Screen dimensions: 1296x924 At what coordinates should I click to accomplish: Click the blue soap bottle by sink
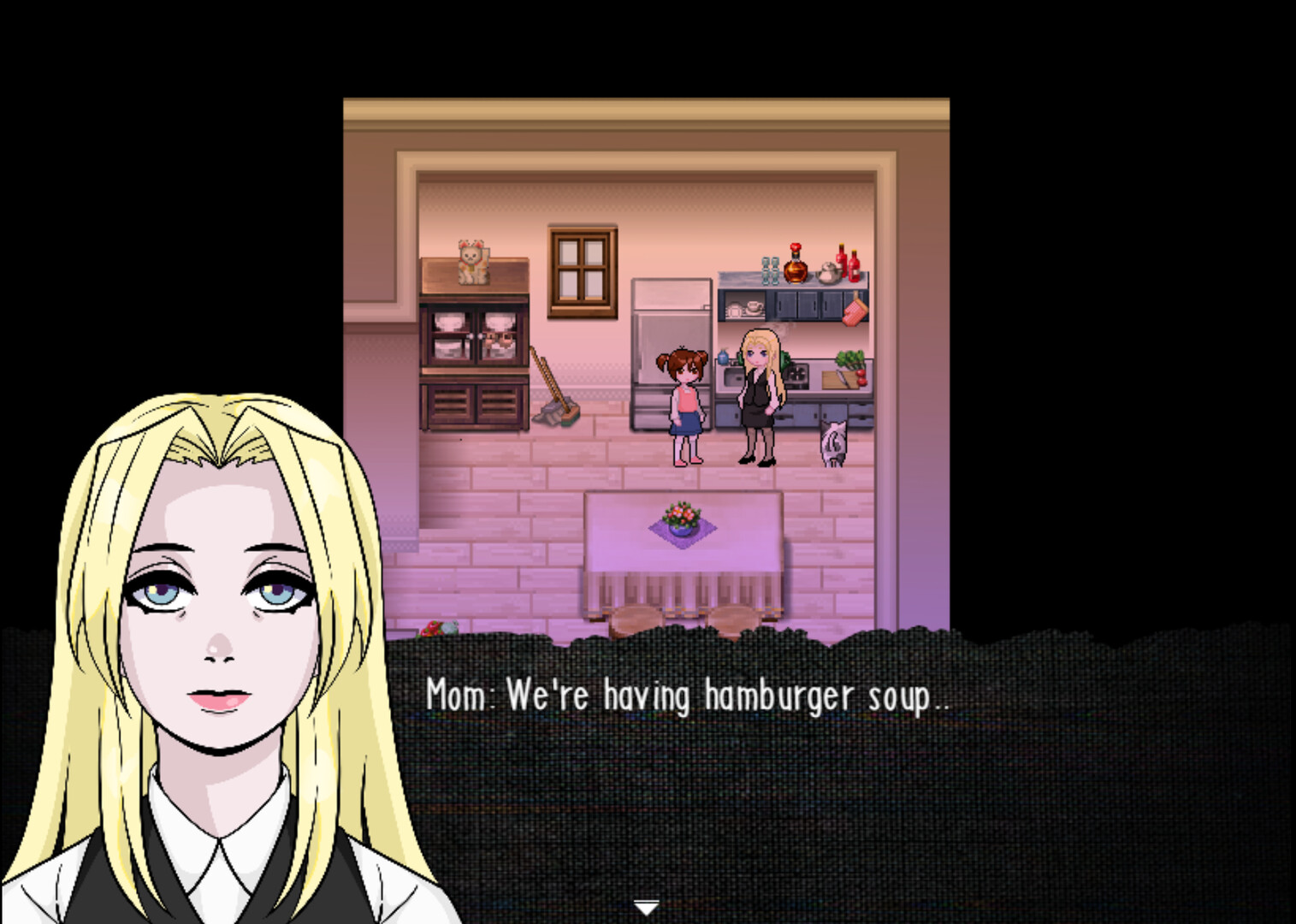(723, 358)
